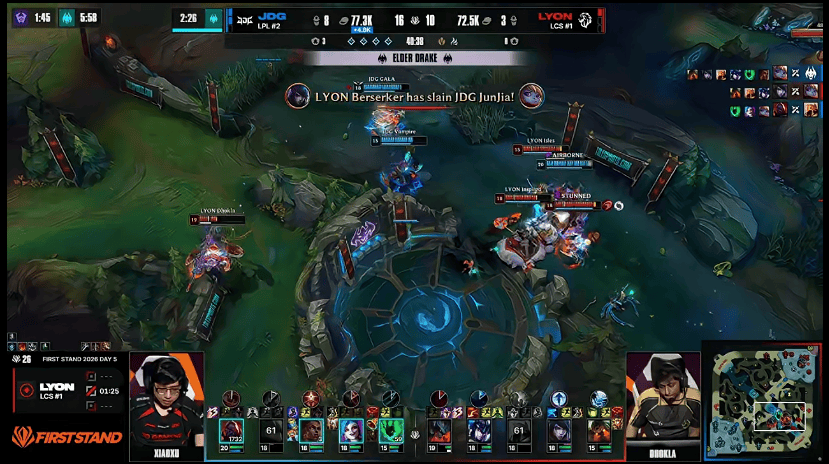829x464 pixels.
Task: Select the green Thresh champion portrait
Action: pyautogui.click(x=390, y=431)
